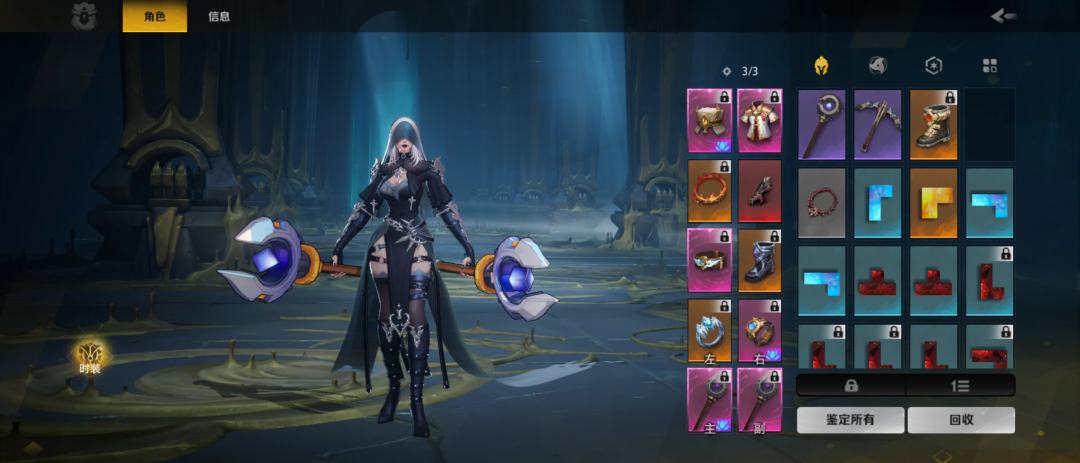The width and height of the screenshot is (1080, 463).
Task: Select the equipped dark boots slot
Action: tap(760, 260)
